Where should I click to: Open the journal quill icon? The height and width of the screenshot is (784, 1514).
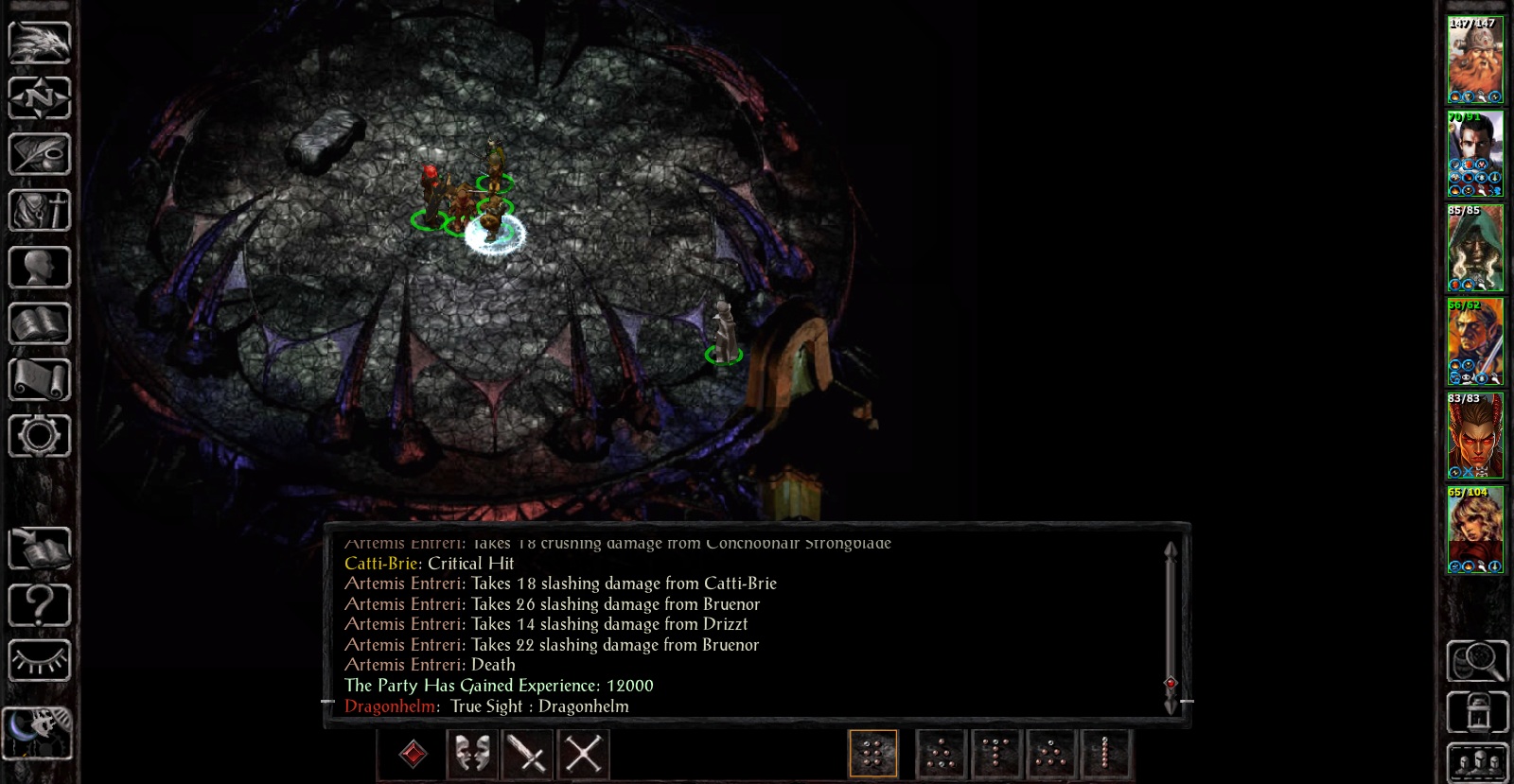coord(40,154)
